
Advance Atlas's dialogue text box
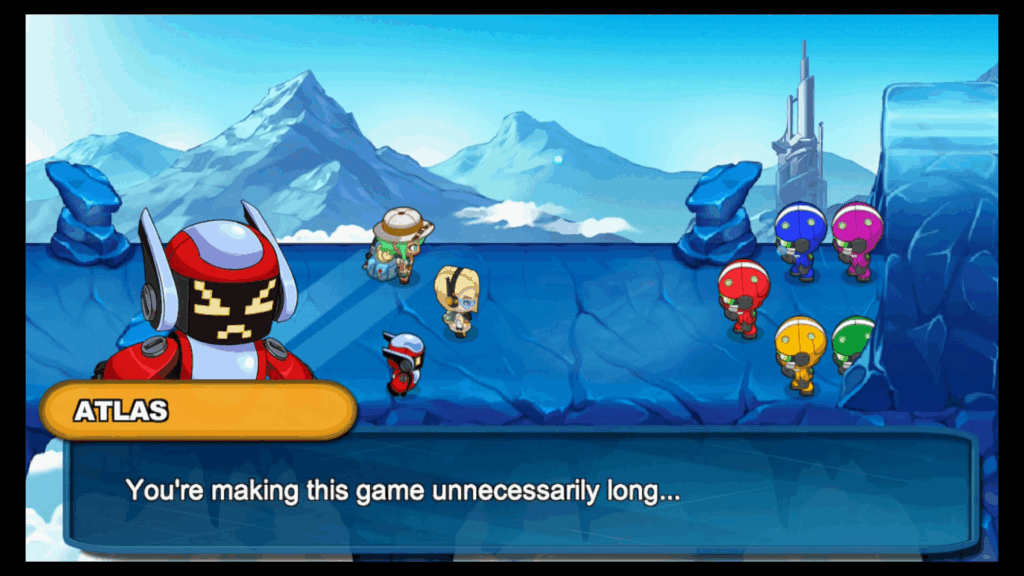point(518,491)
